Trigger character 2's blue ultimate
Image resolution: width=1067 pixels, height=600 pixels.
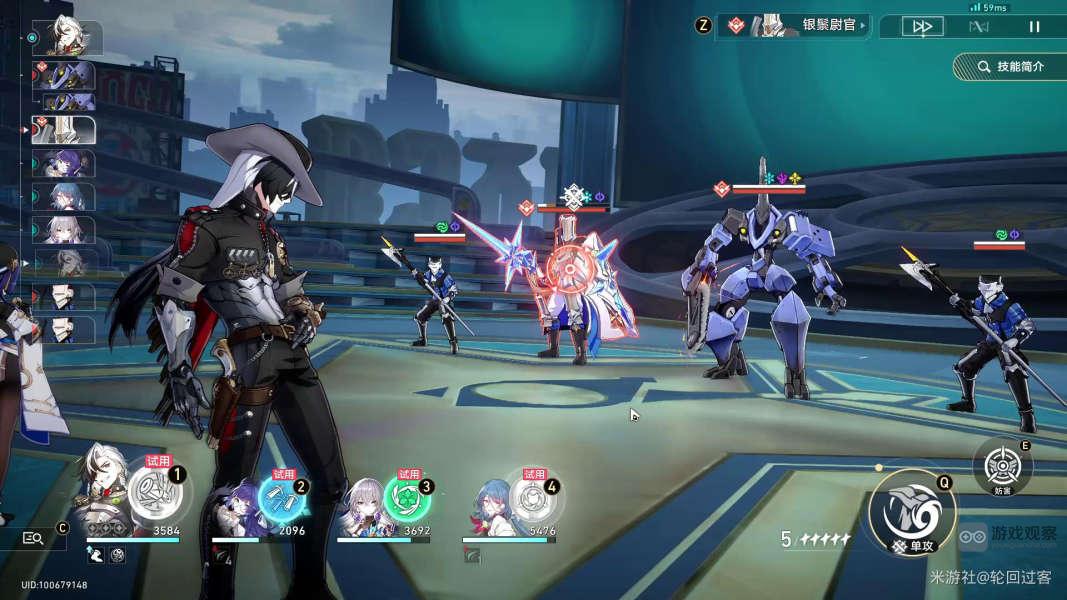coord(279,497)
